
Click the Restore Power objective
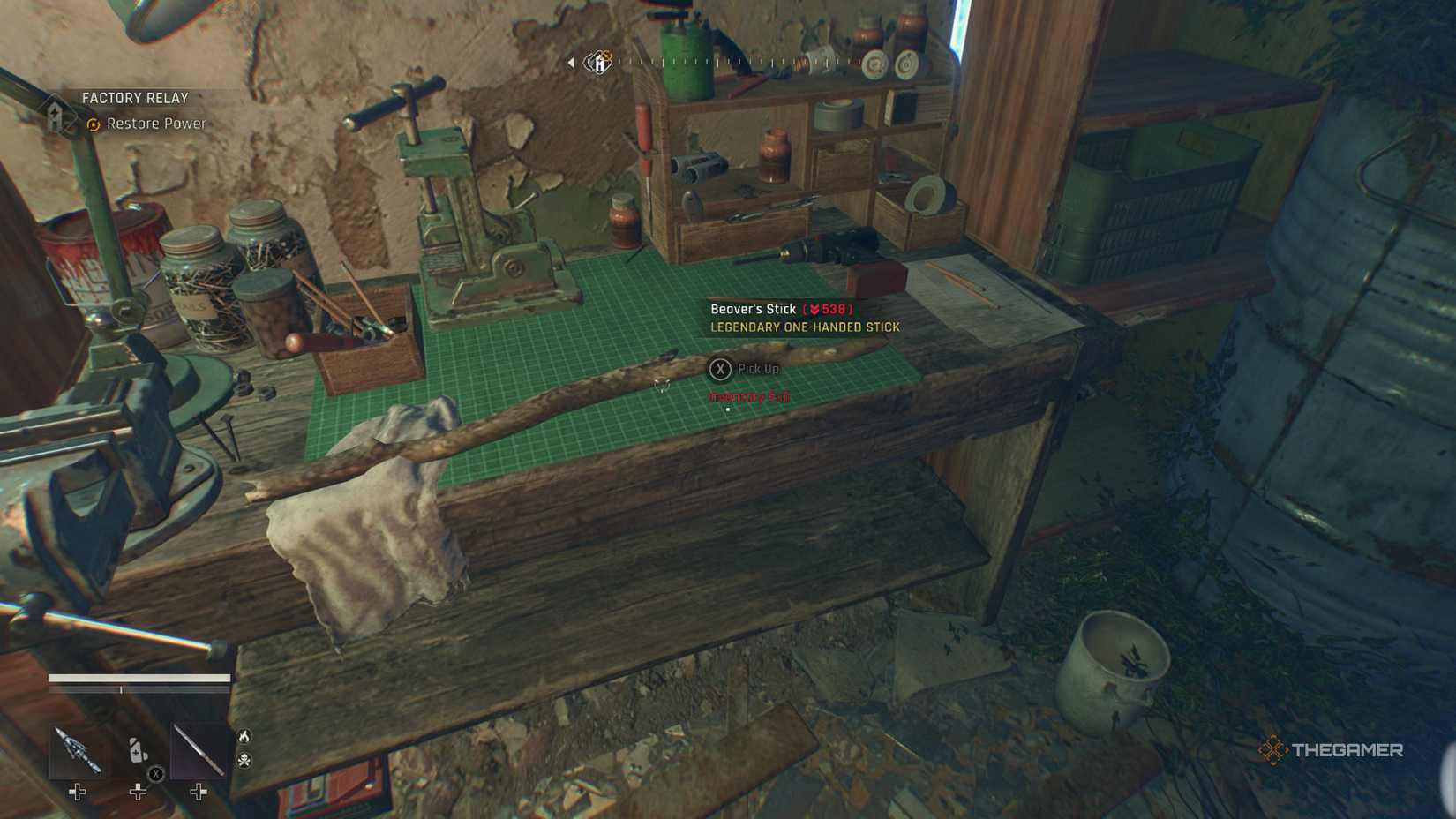155,124
